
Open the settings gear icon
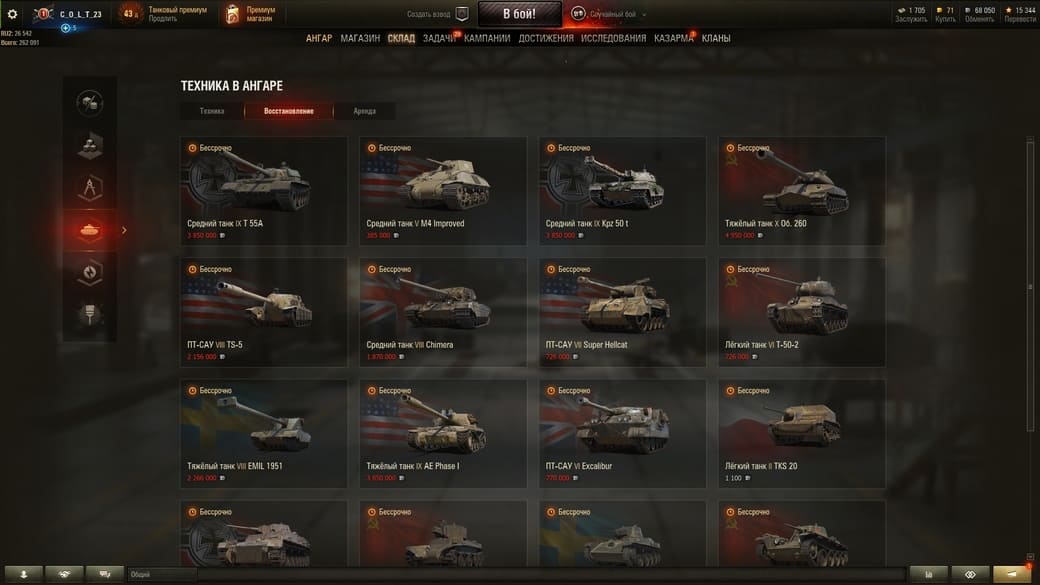pyautogui.click(x=12, y=14)
